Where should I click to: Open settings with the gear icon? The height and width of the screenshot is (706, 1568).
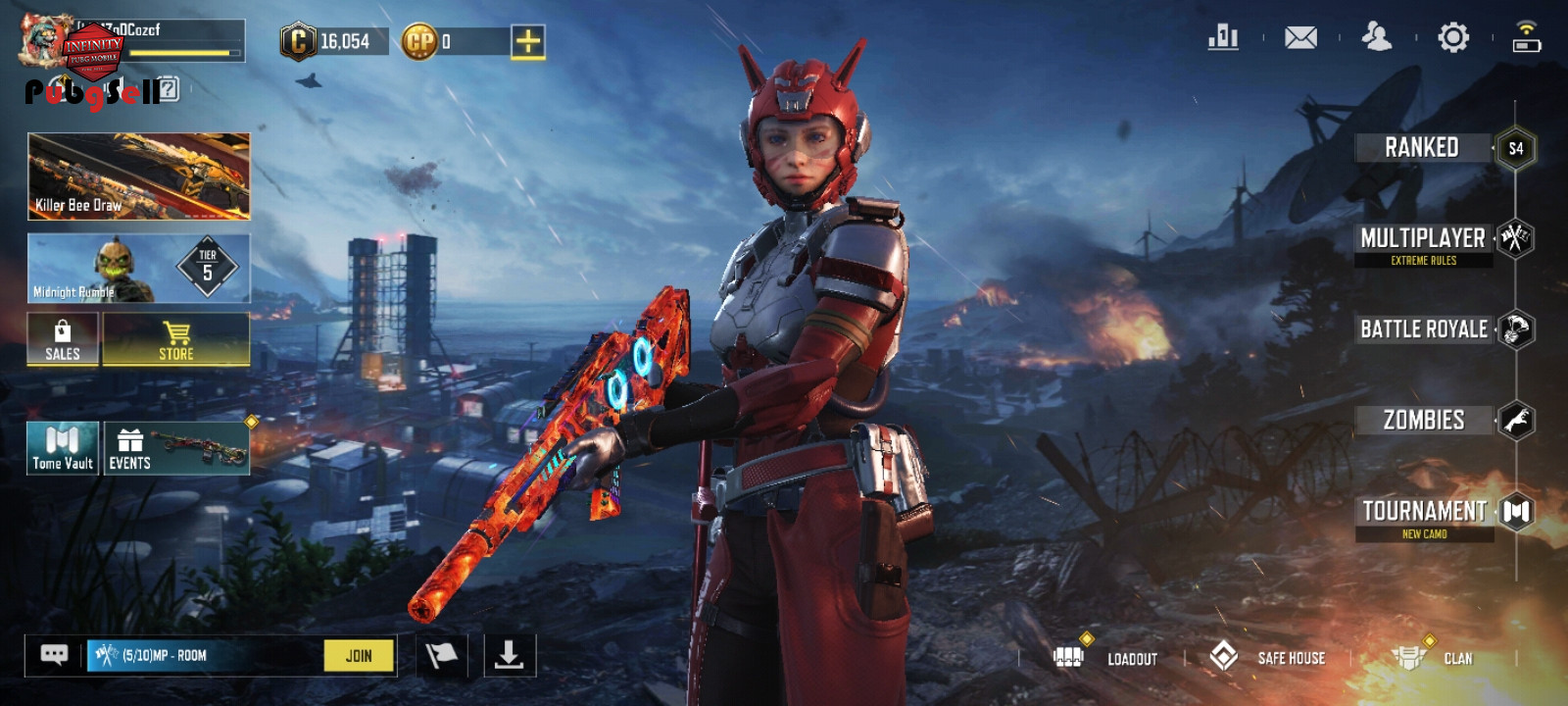[x=1453, y=38]
